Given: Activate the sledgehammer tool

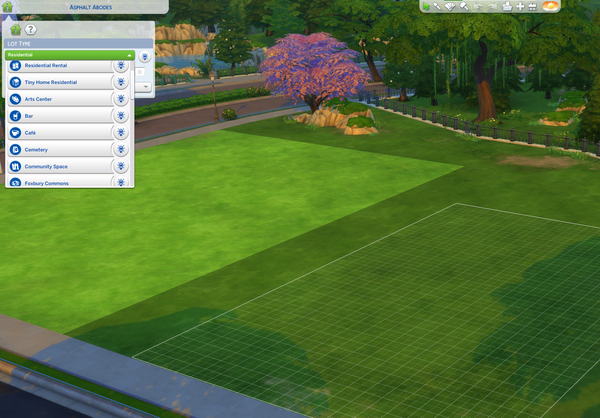Looking at the screenshot, I should click(x=463, y=6).
